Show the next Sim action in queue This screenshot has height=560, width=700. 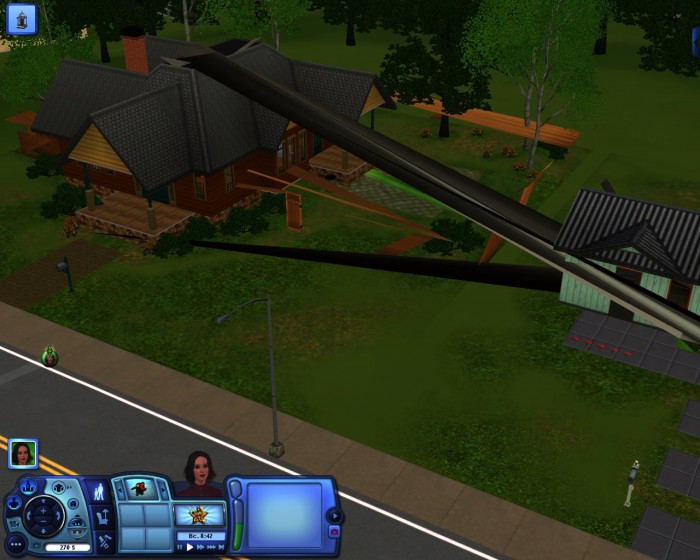click(162, 489)
